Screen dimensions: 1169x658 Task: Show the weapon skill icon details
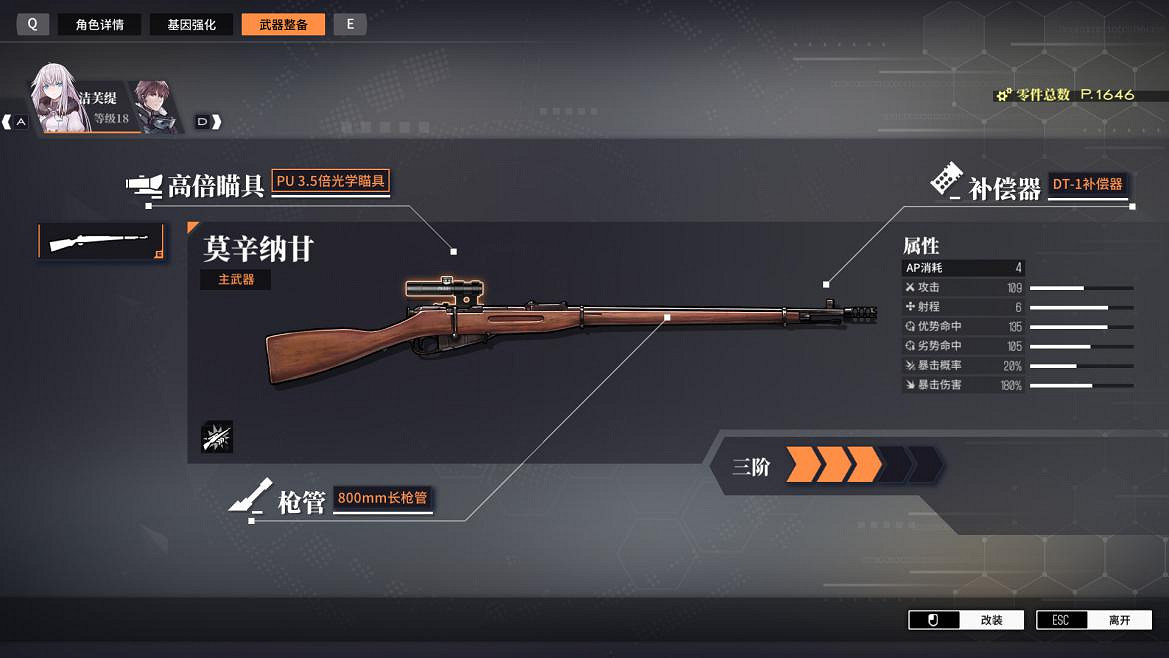tap(217, 437)
